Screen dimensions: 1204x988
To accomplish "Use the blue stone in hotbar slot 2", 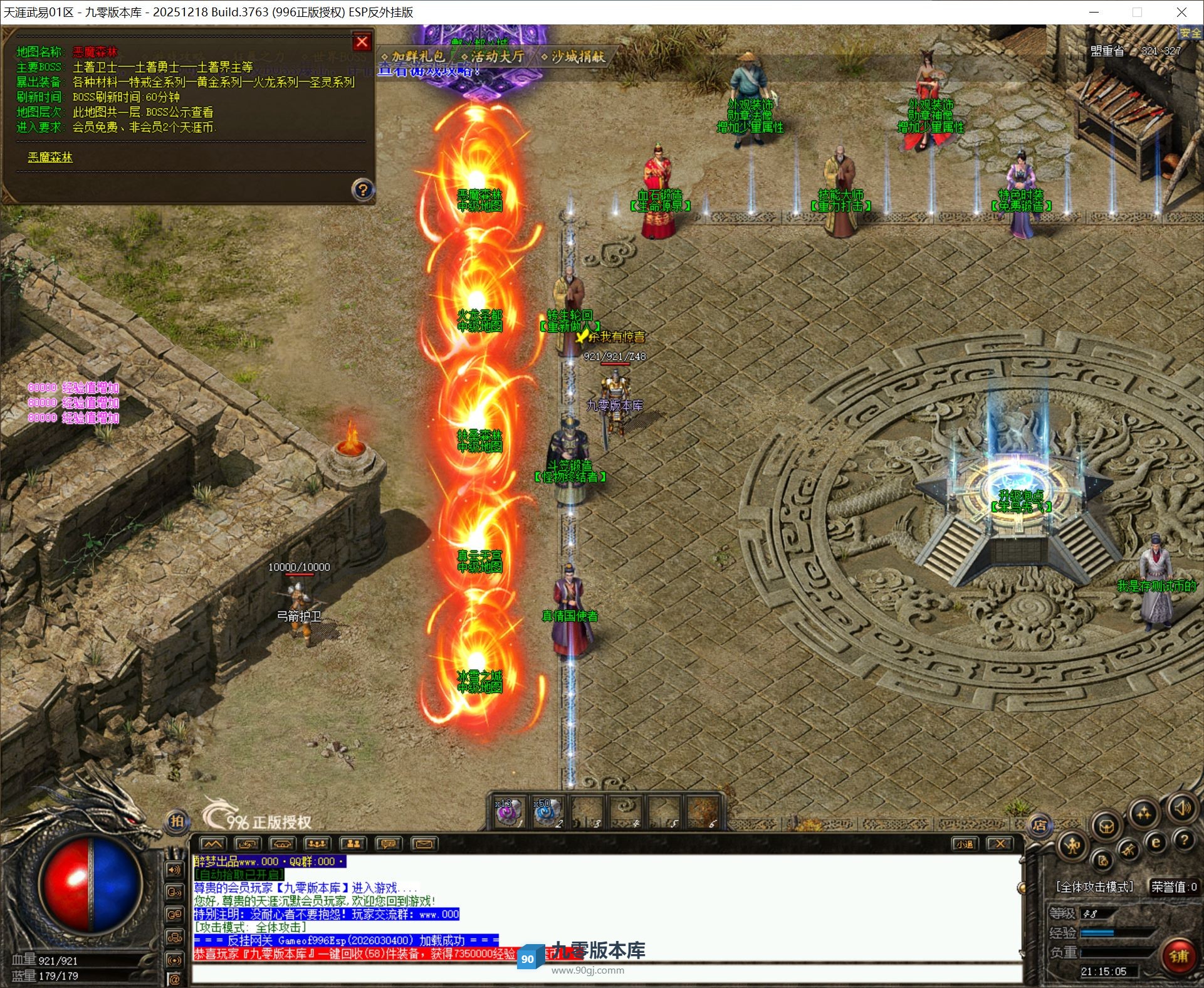I will click(545, 813).
